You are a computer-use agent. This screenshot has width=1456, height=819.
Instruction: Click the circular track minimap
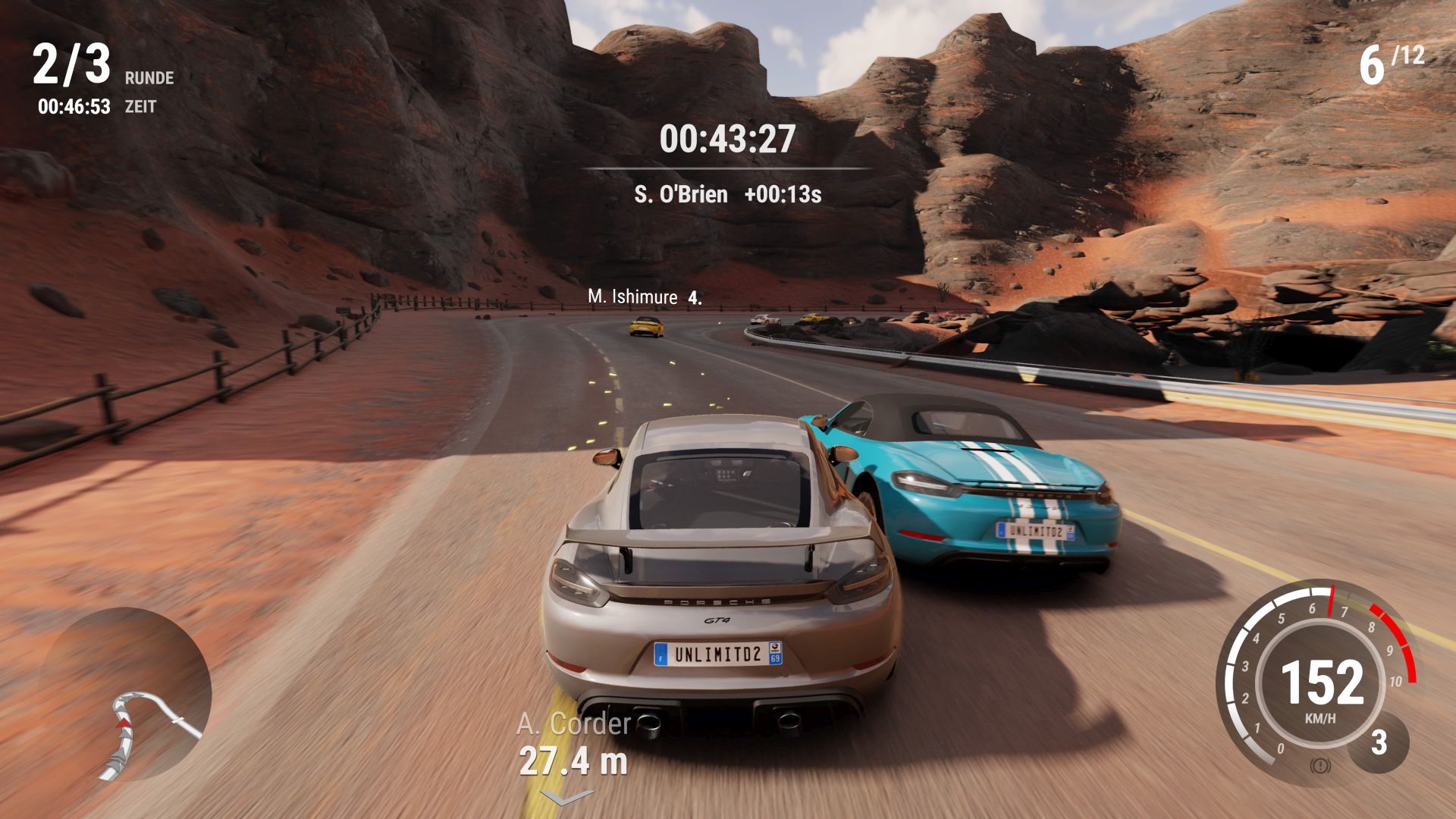point(125,693)
